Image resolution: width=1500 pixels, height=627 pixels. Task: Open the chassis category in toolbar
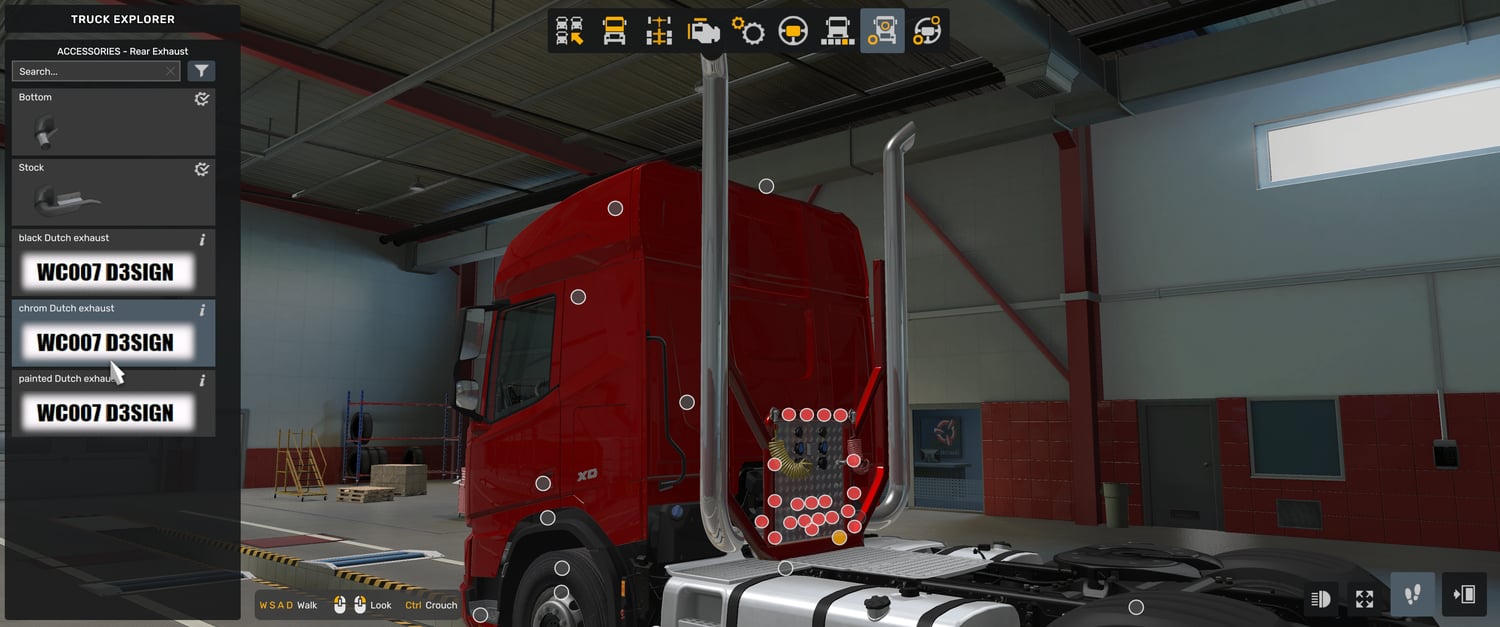click(659, 31)
